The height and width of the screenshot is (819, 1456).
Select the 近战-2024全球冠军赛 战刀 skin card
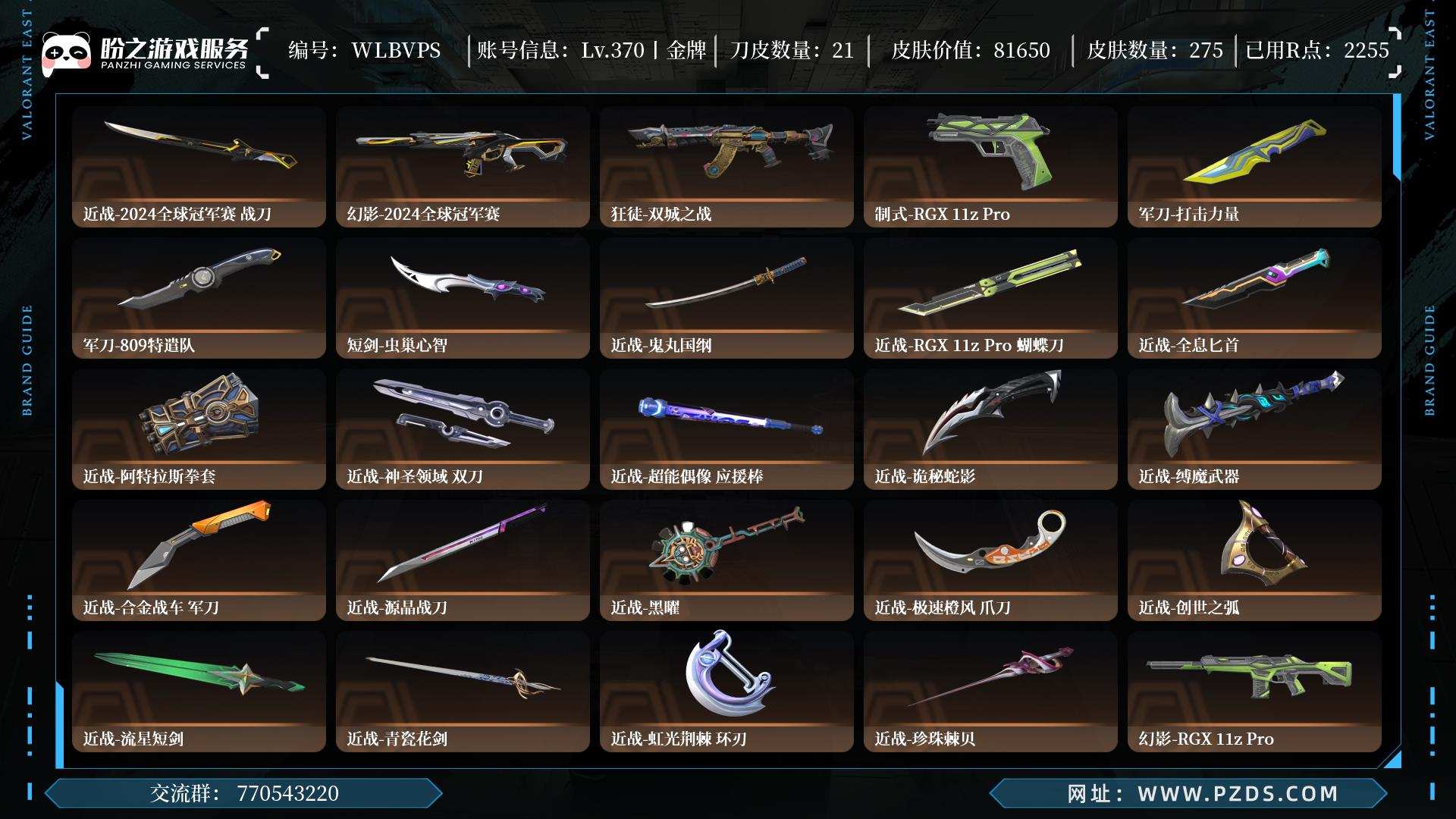(x=199, y=166)
